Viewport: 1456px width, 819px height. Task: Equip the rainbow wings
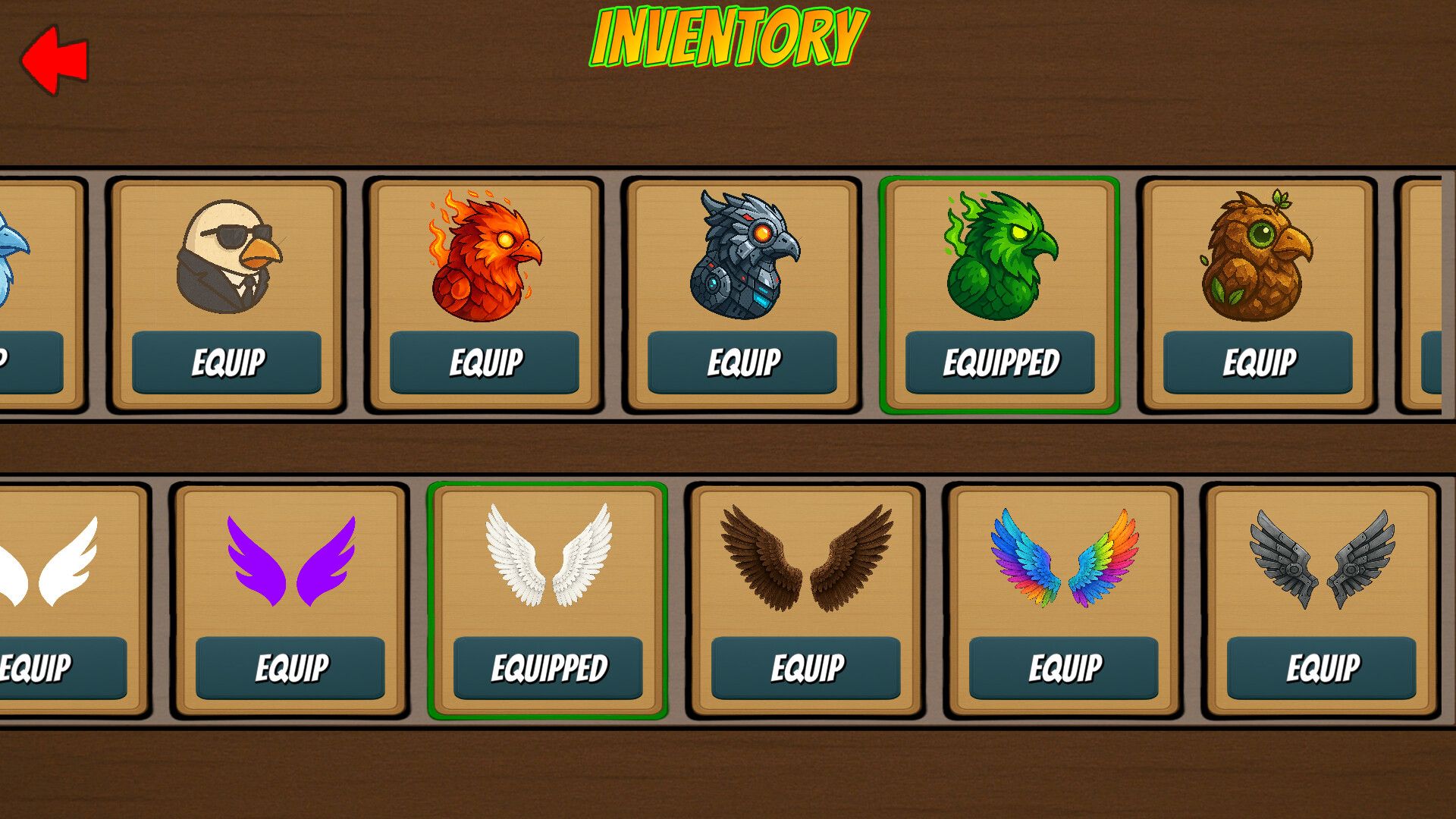[x=1064, y=668]
